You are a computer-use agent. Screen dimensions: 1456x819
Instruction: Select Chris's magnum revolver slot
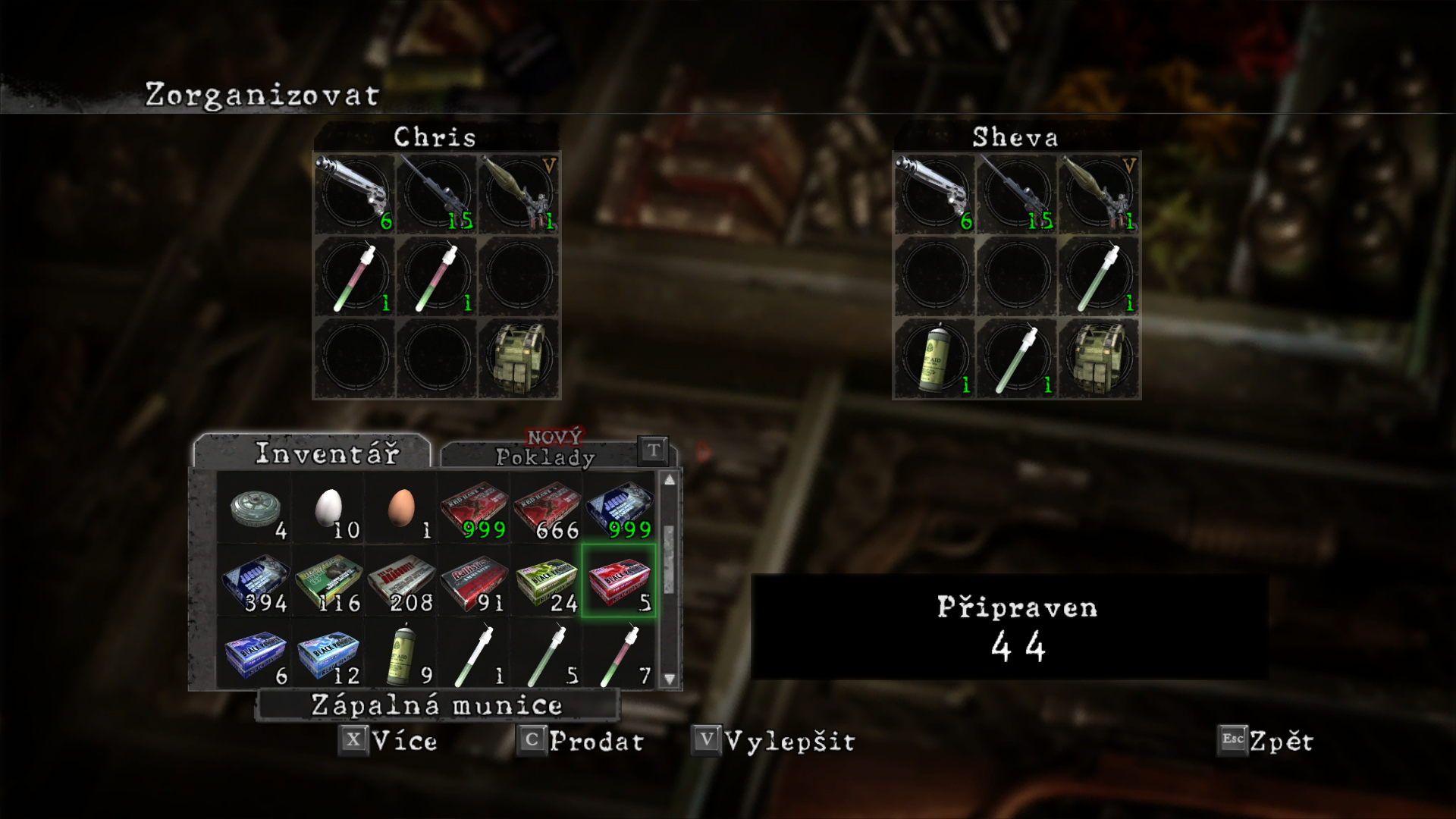point(354,194)
